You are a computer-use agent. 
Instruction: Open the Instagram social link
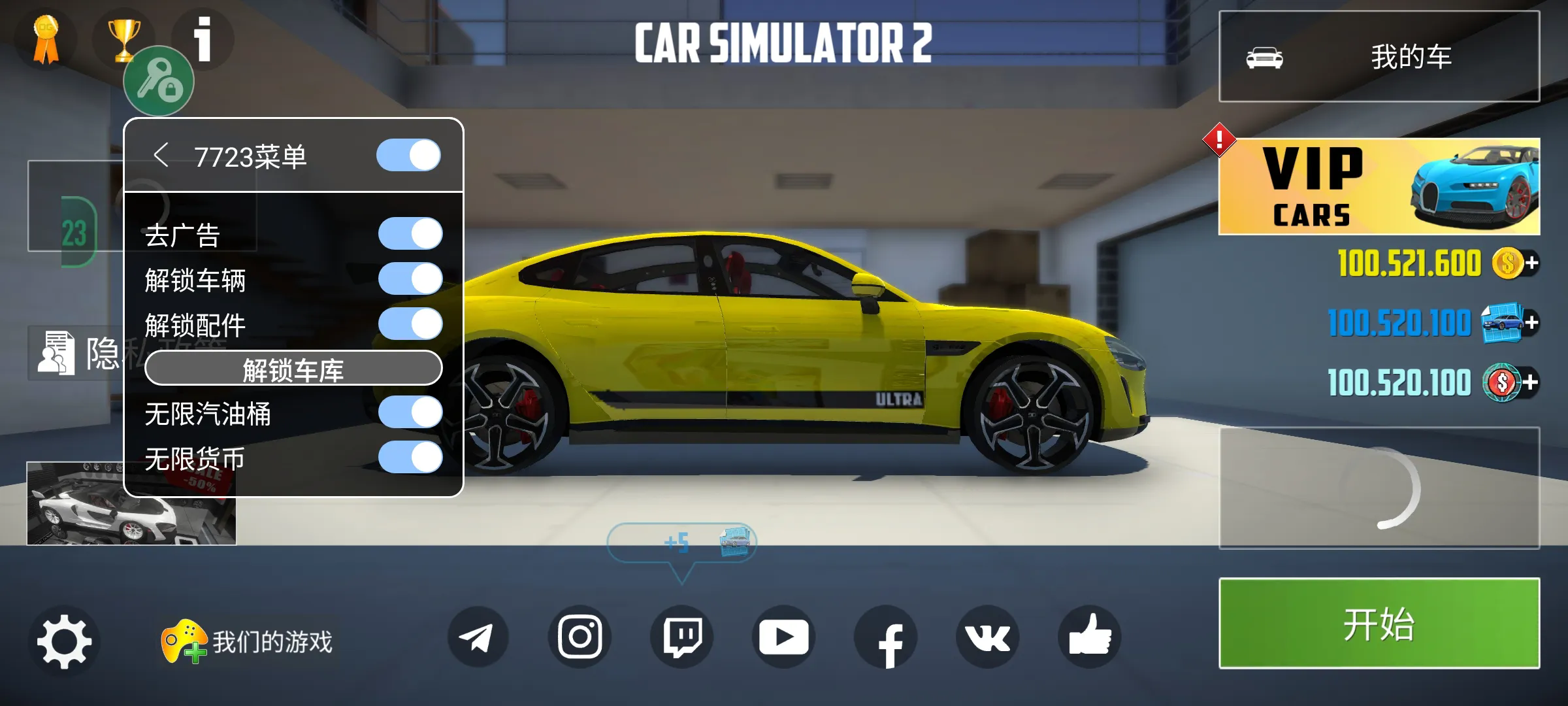(580, 637)
